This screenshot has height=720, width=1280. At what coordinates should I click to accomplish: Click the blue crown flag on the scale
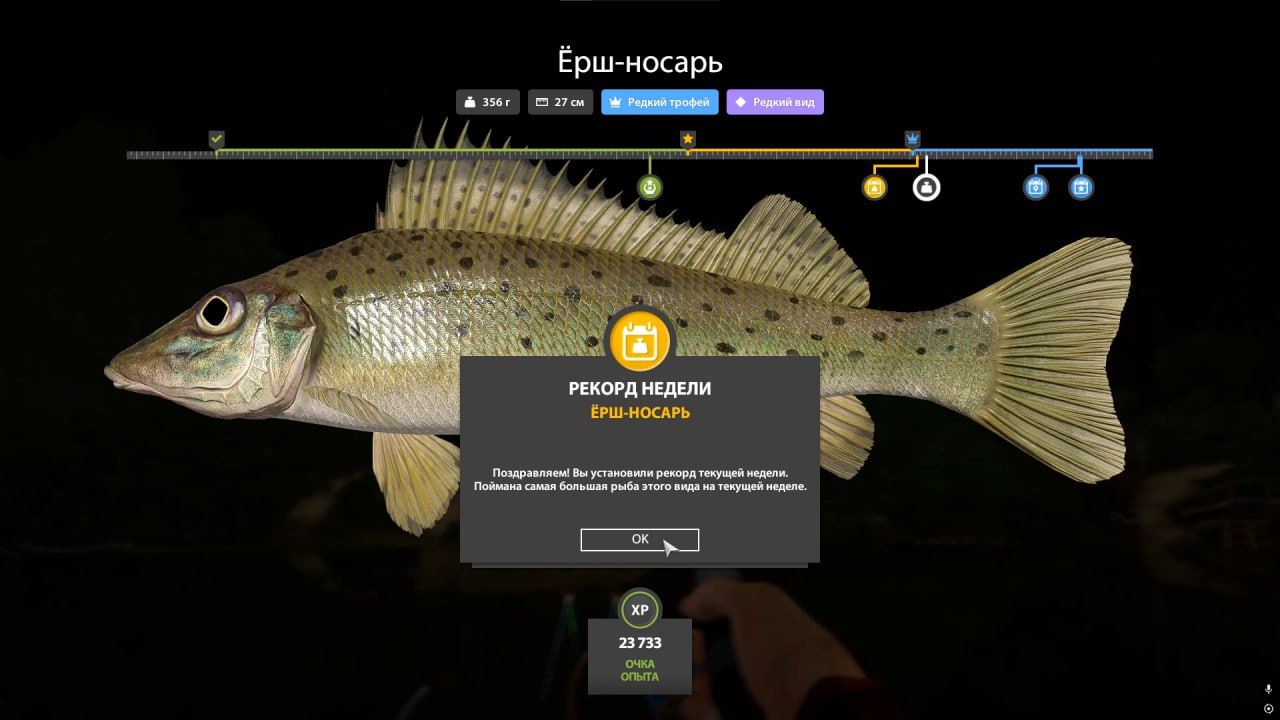click(913, 139)
